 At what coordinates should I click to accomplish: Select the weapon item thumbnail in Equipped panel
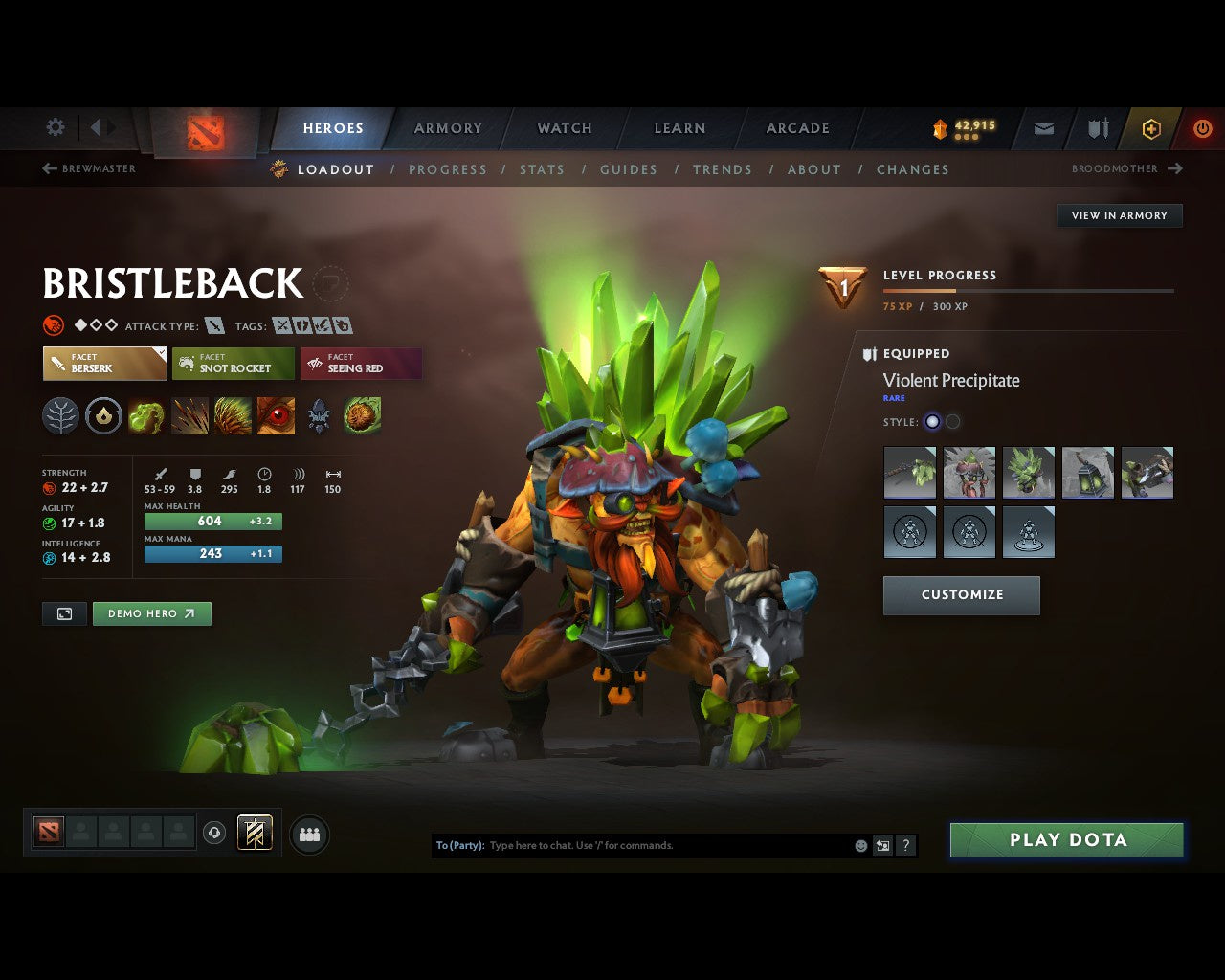click(x=909, y=472)
